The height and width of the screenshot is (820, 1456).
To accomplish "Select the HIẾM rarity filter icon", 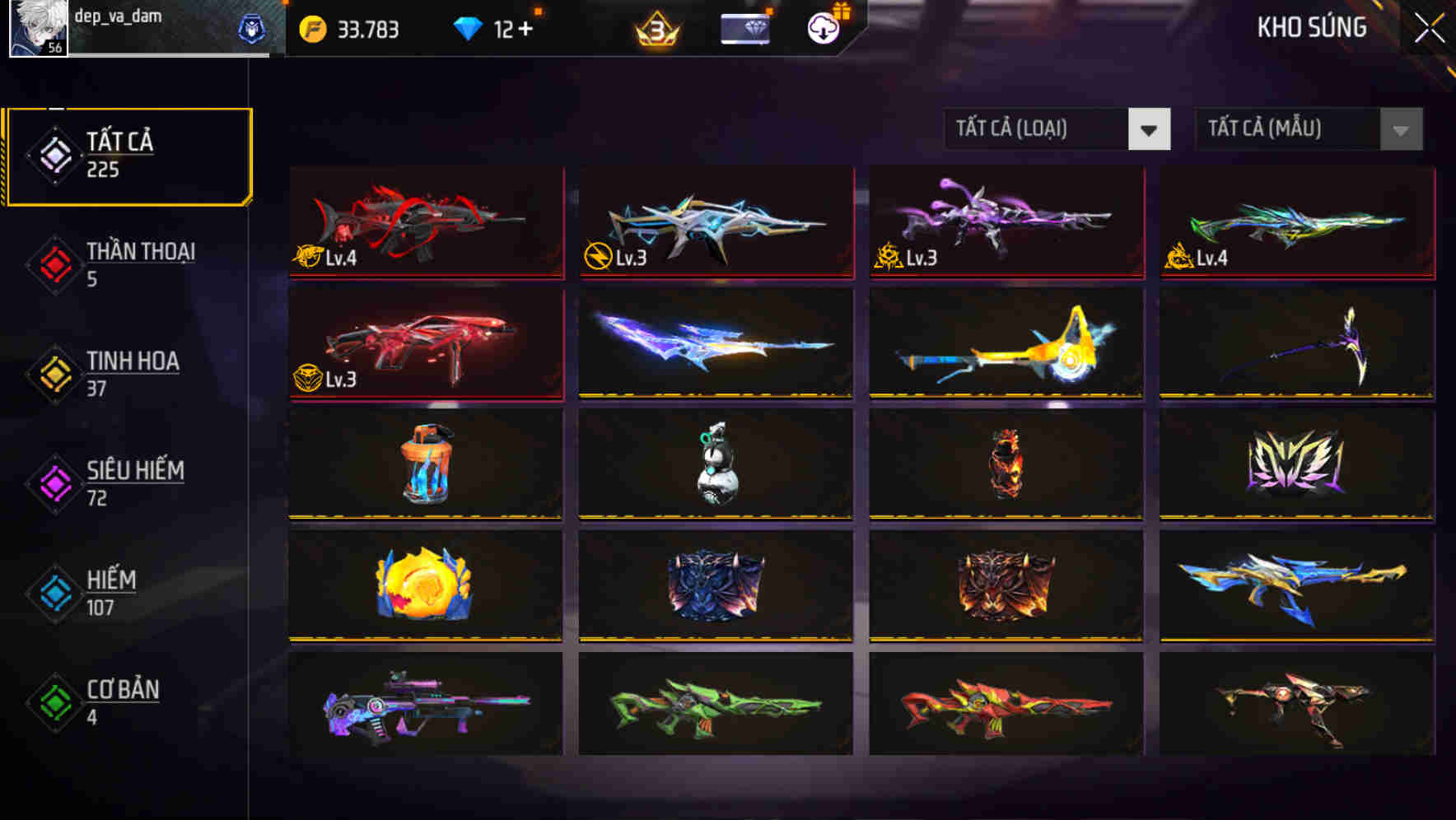I will (x=54, y=592).
